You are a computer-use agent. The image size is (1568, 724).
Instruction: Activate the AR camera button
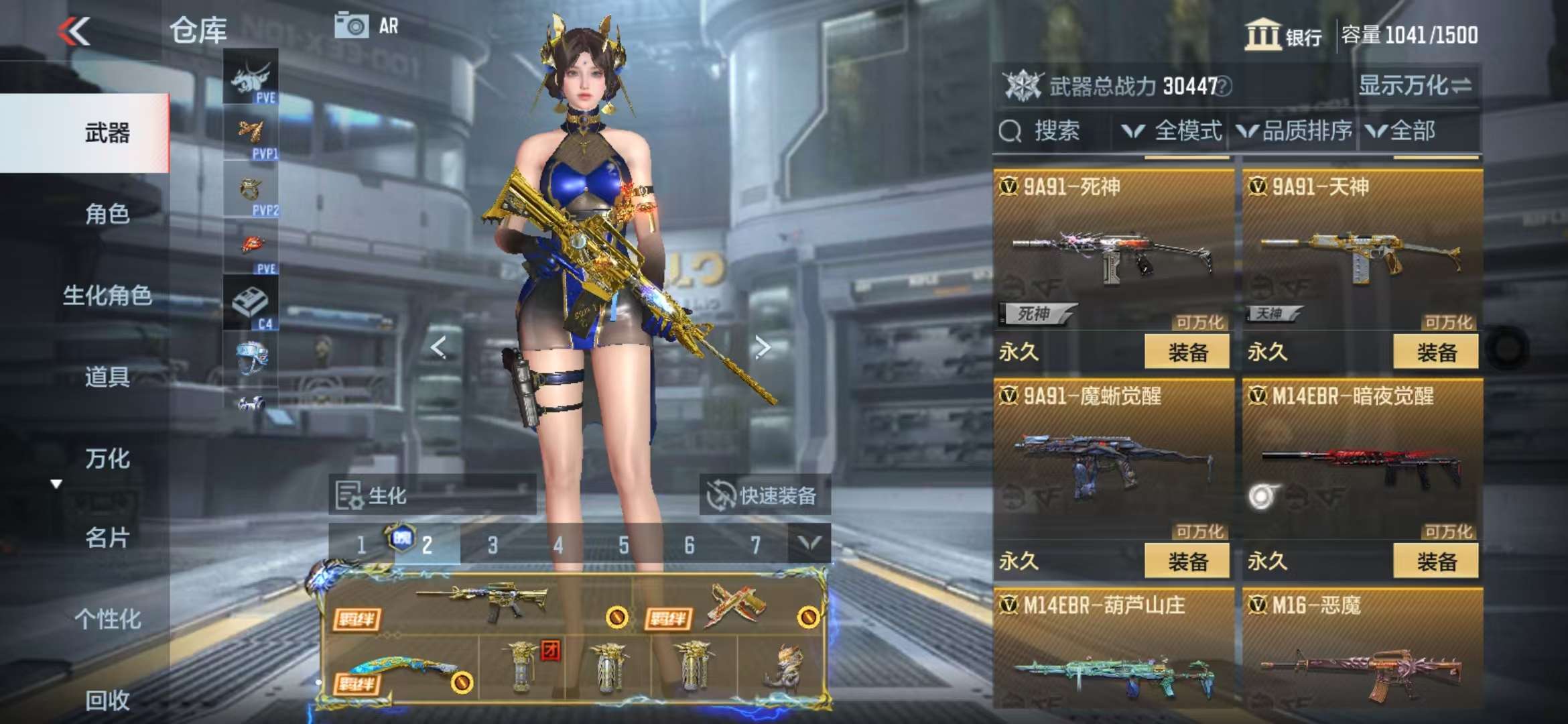point(367,26)
